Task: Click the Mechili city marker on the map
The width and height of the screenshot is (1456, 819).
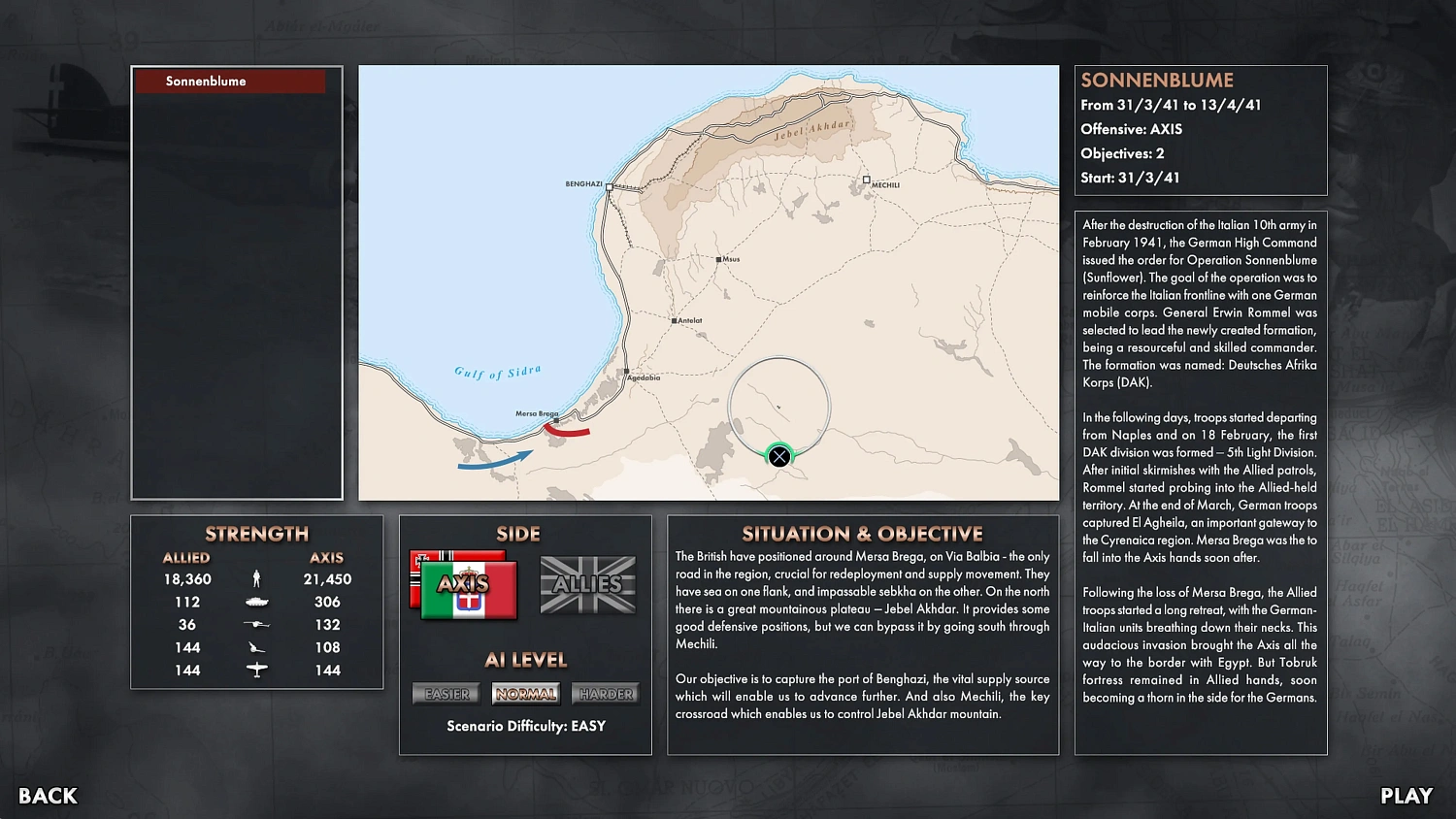Action: (867, 180)
